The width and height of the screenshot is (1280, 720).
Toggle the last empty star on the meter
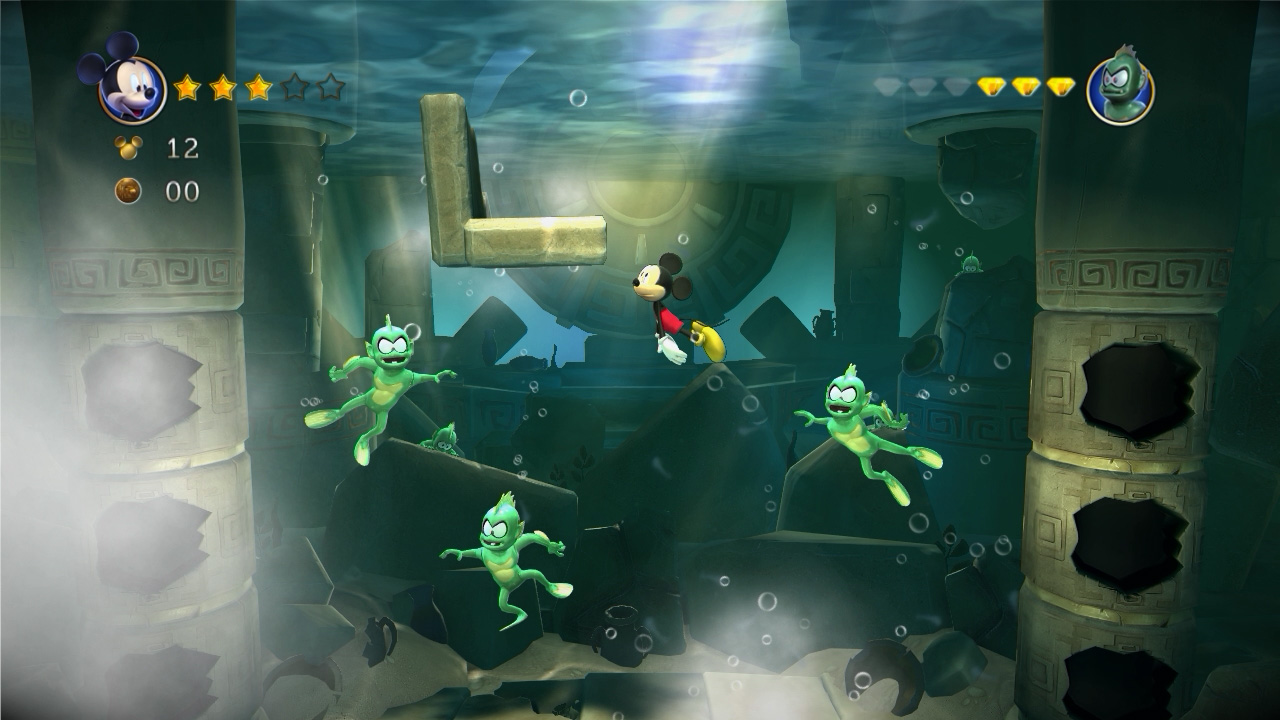pos(331,88)
